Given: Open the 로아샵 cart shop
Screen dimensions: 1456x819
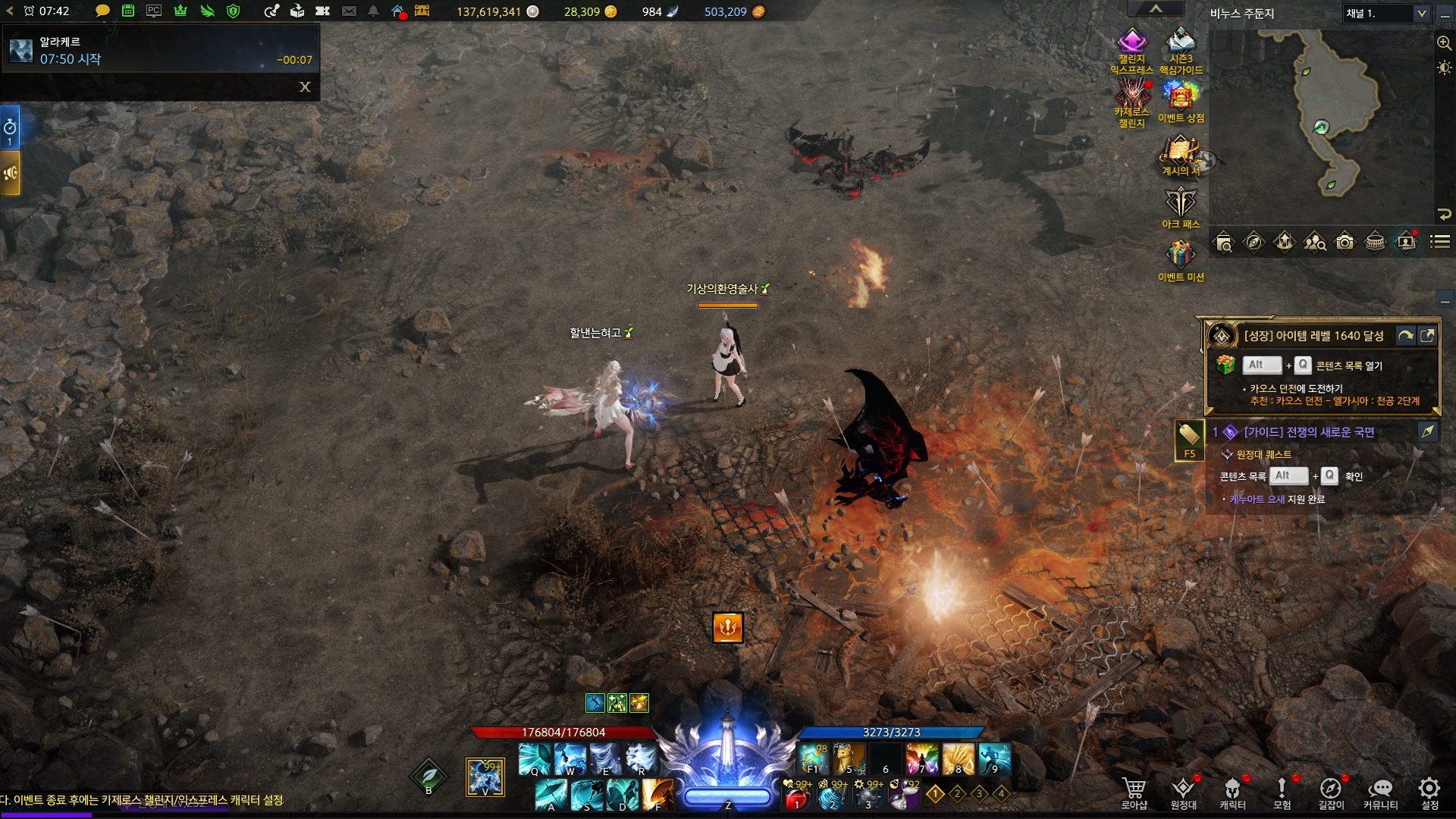Looking at the screenshot, I should [x=1134, y=792].
